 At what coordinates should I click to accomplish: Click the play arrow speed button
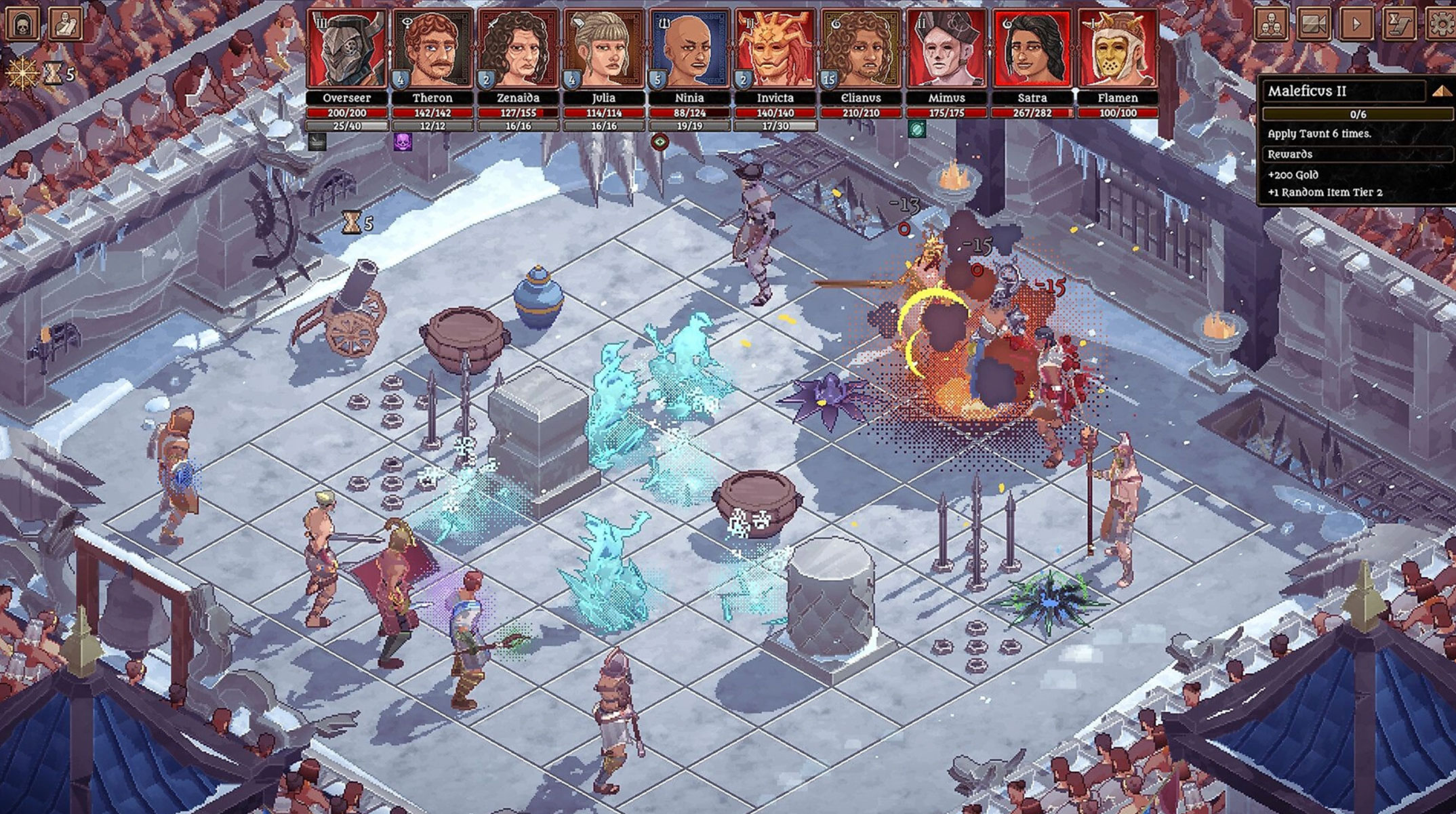(1356, 24)
